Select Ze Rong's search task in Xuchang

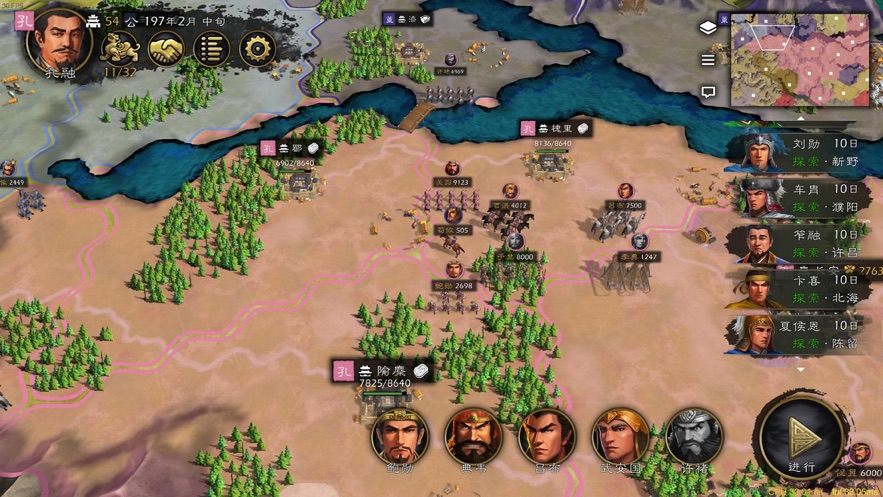[x=800, y=243]
